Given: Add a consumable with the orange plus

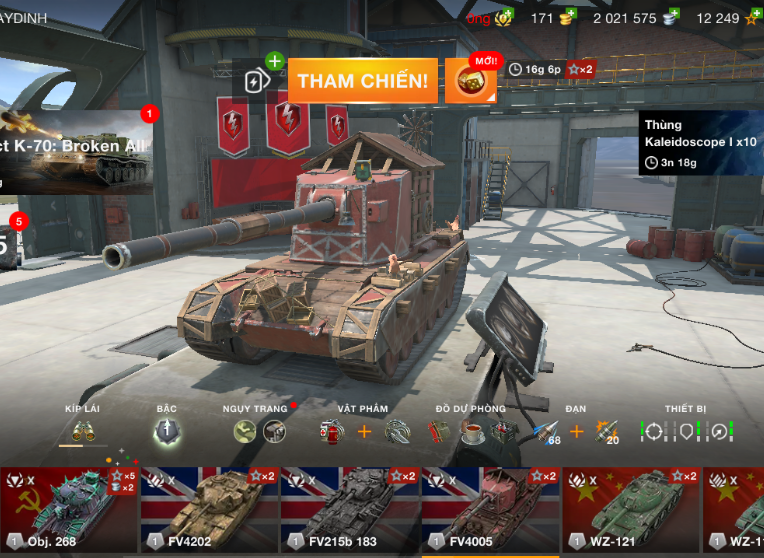Looking at the screenshot, I should point(364,431).
